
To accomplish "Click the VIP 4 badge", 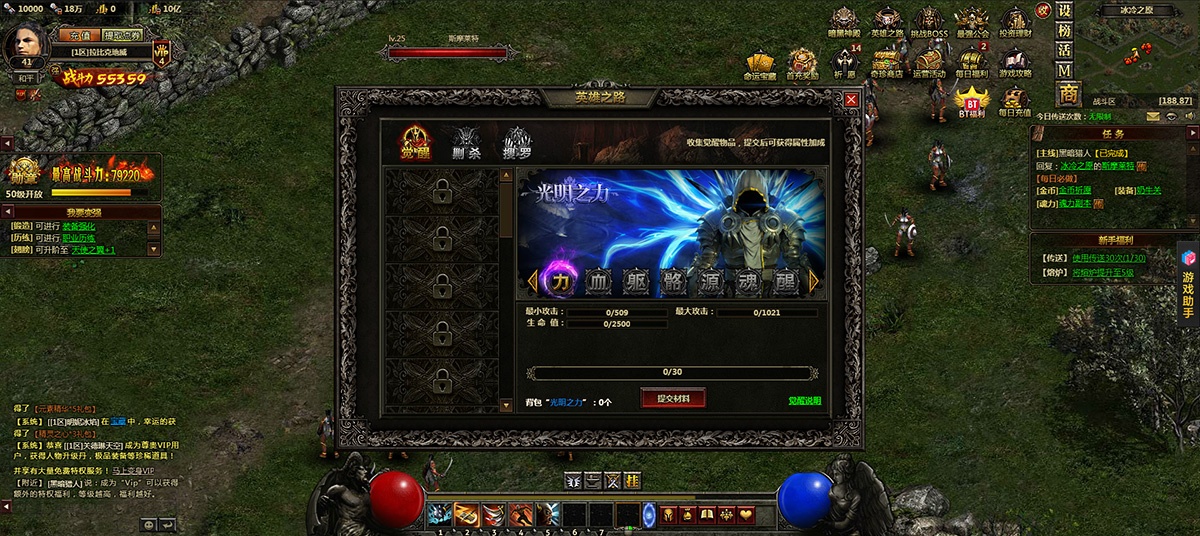I will click(163, 53).
